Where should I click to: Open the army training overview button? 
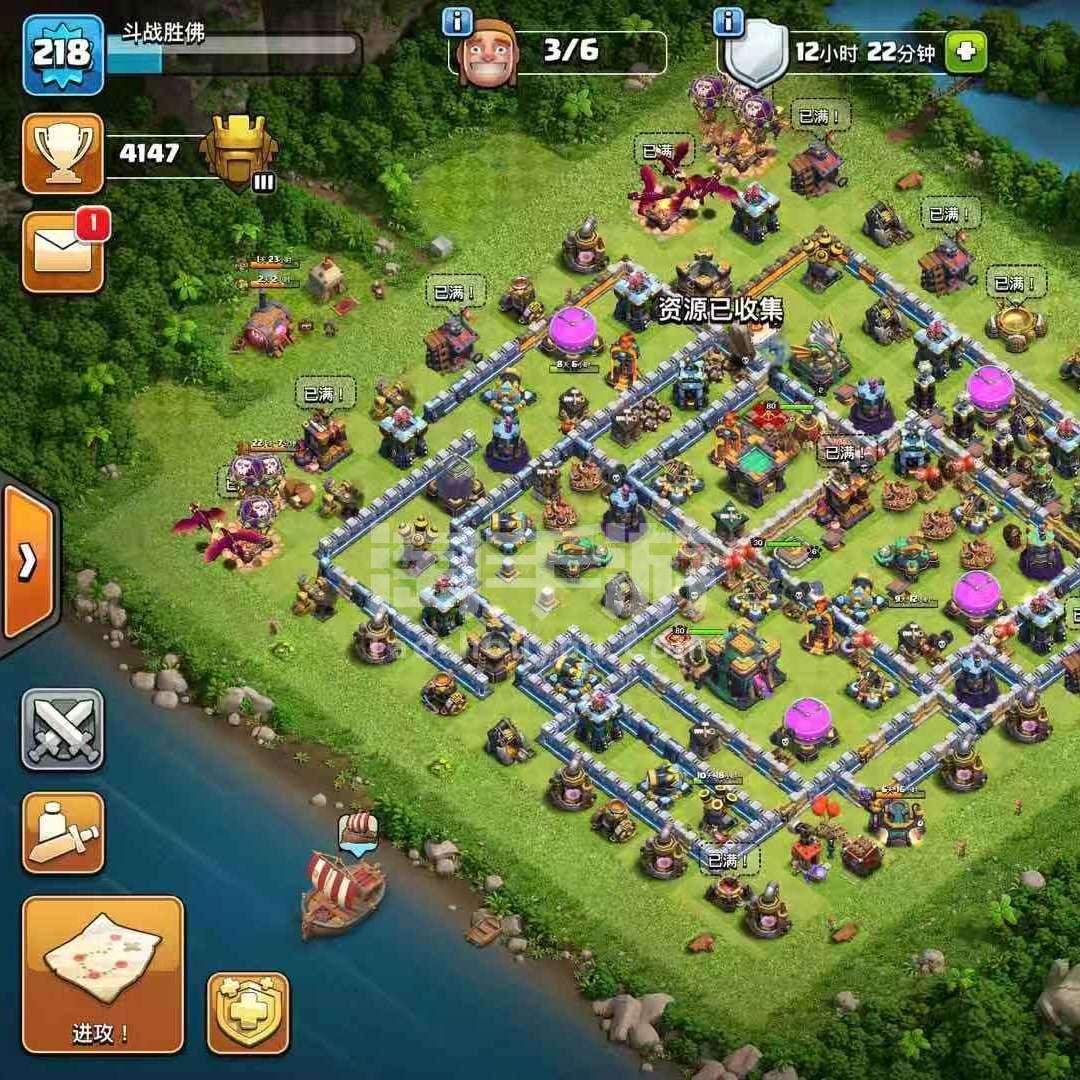click(x=63, y=832)
